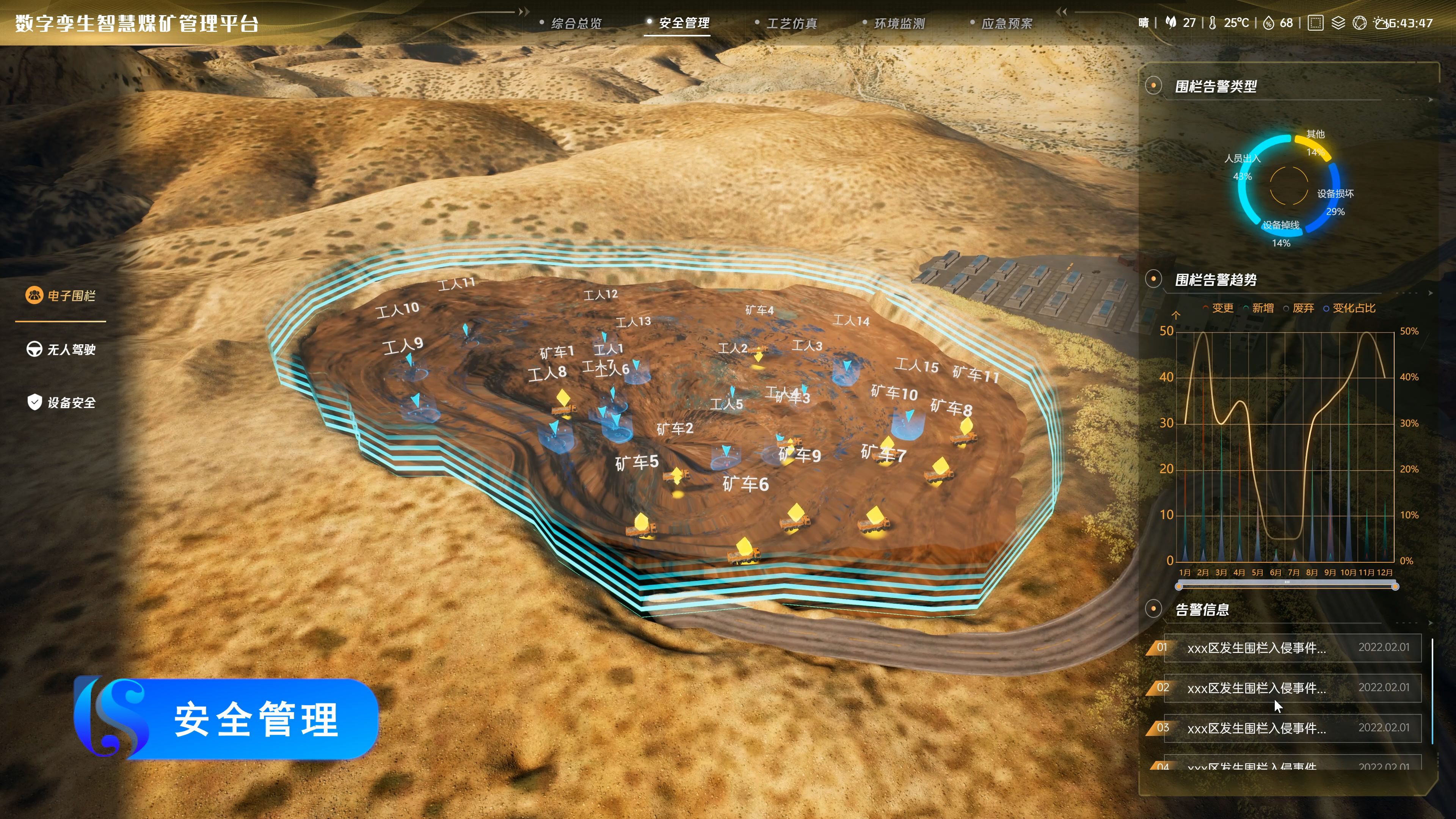Image resolution: width=1456 pixels, height=819 pixels.
Task: Click the 围栏告警类型 panel header
Action: pos(1215,86)
